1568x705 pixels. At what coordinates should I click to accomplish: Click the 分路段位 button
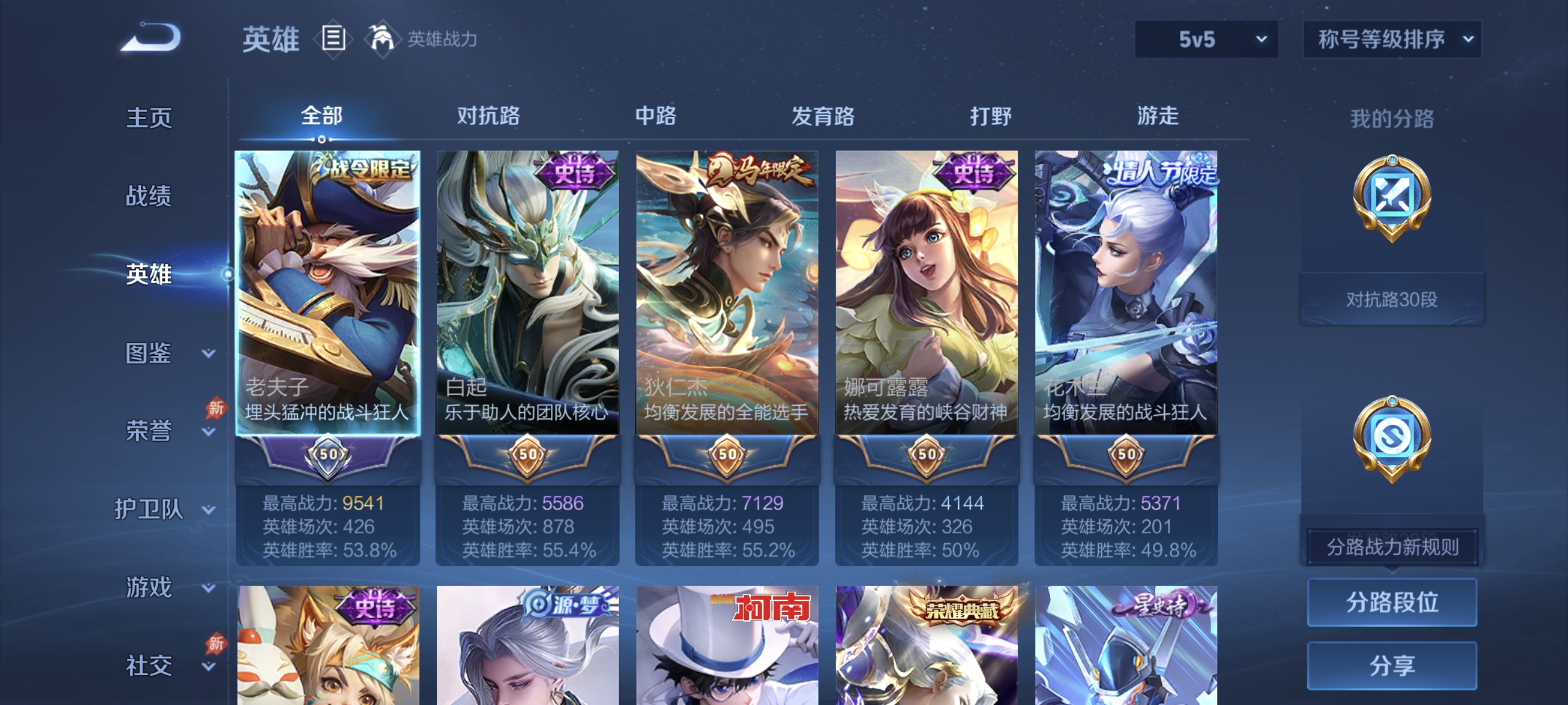coord(1394,603)
